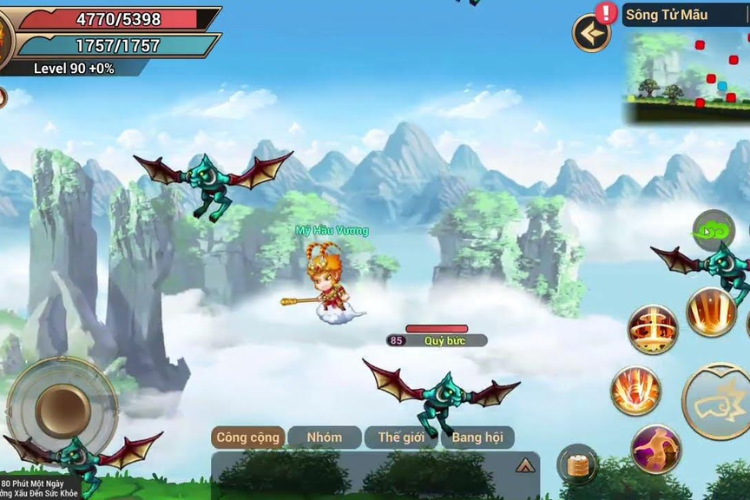
Task: Activate the purple leaping figure skill
Action: point(656,449)
